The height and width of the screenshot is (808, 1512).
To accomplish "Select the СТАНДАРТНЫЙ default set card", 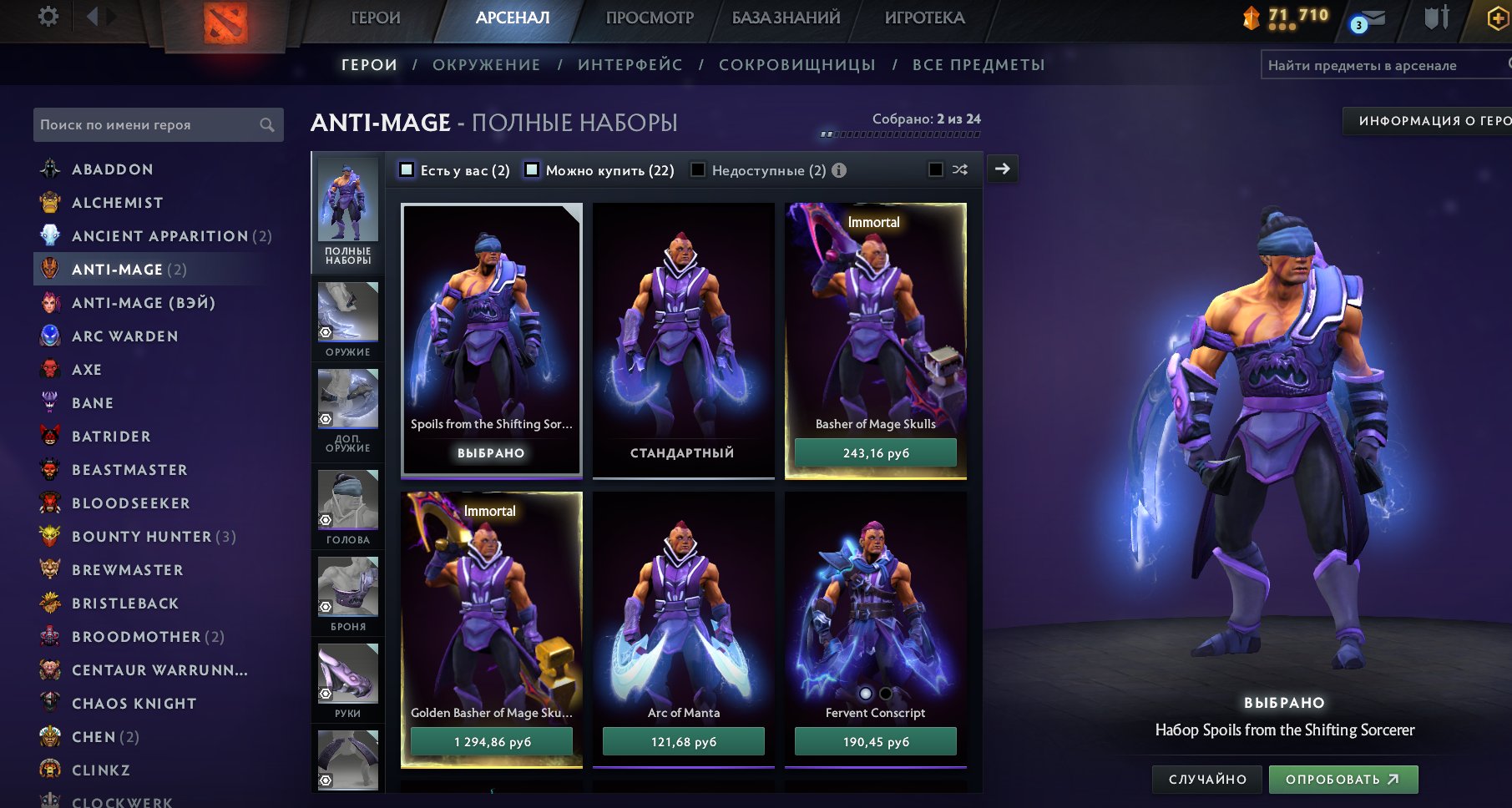I will [683, 341].
